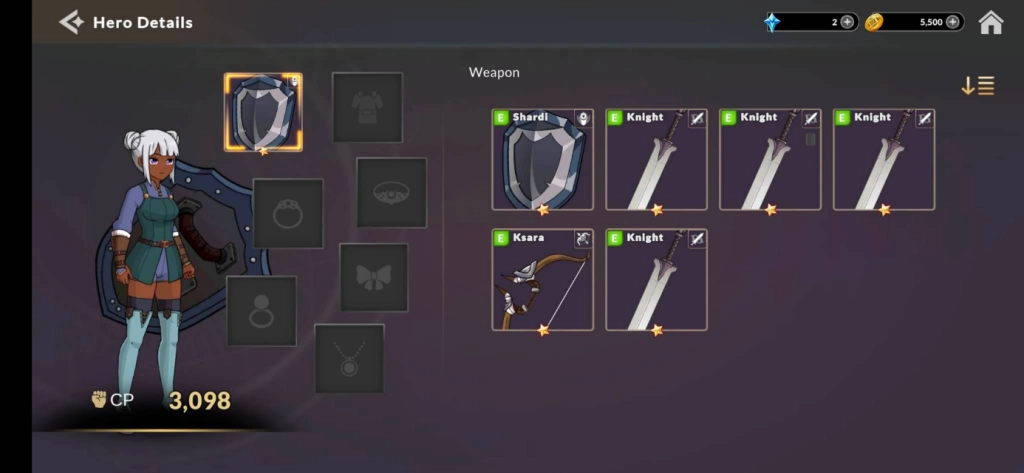The height and width of the screenshot is (473, 1024).
Task: Open the empty necklace equipment slot
Action: 349,358
